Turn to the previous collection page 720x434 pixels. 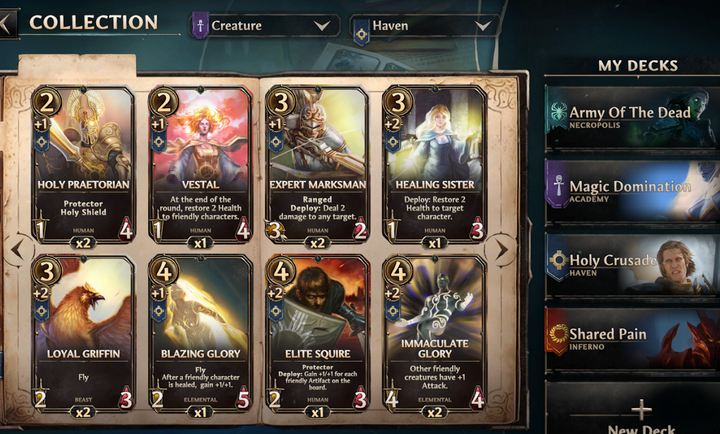(14, 249)
